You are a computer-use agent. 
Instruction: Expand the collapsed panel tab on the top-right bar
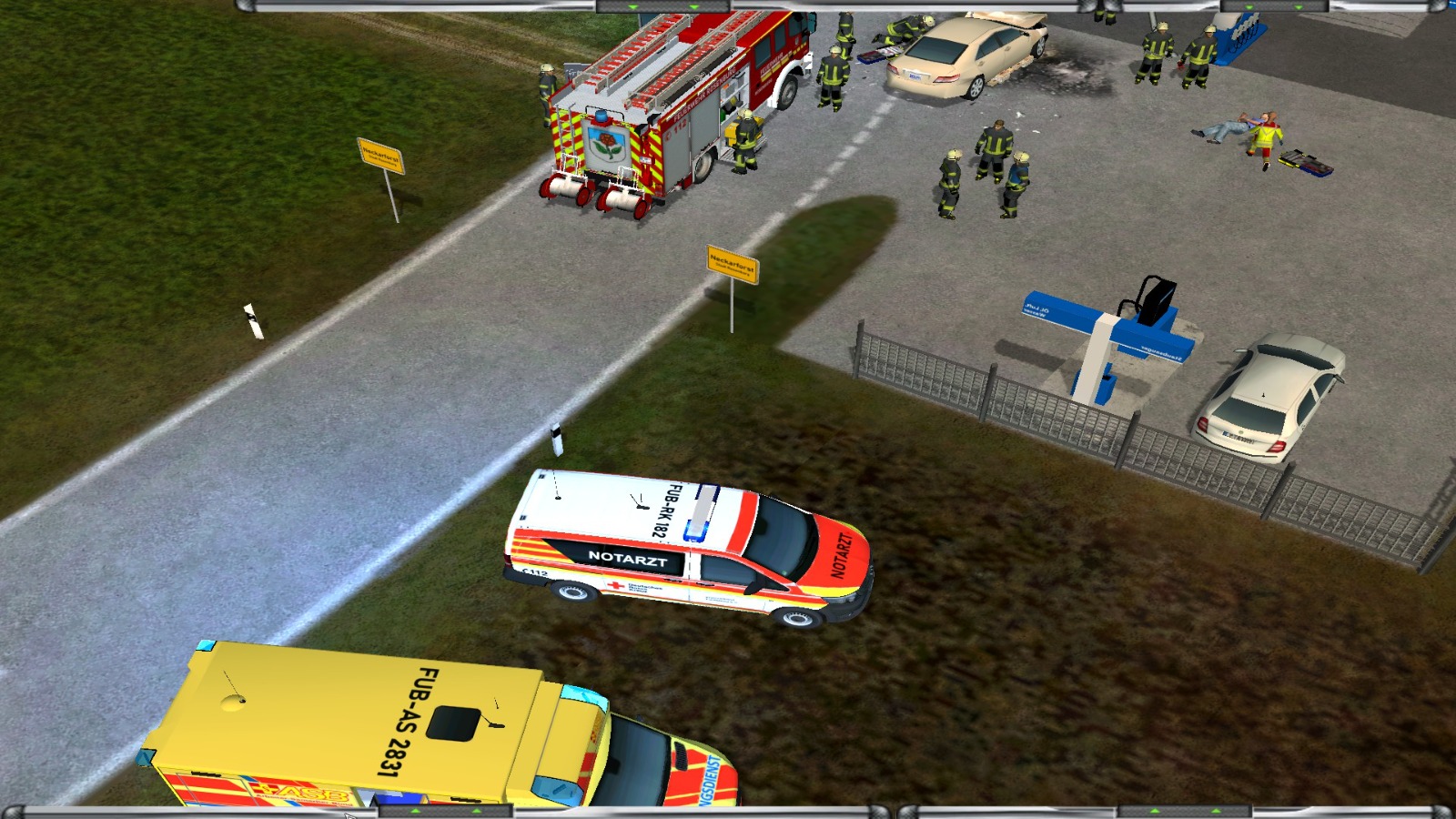[x=1273, y=5]
